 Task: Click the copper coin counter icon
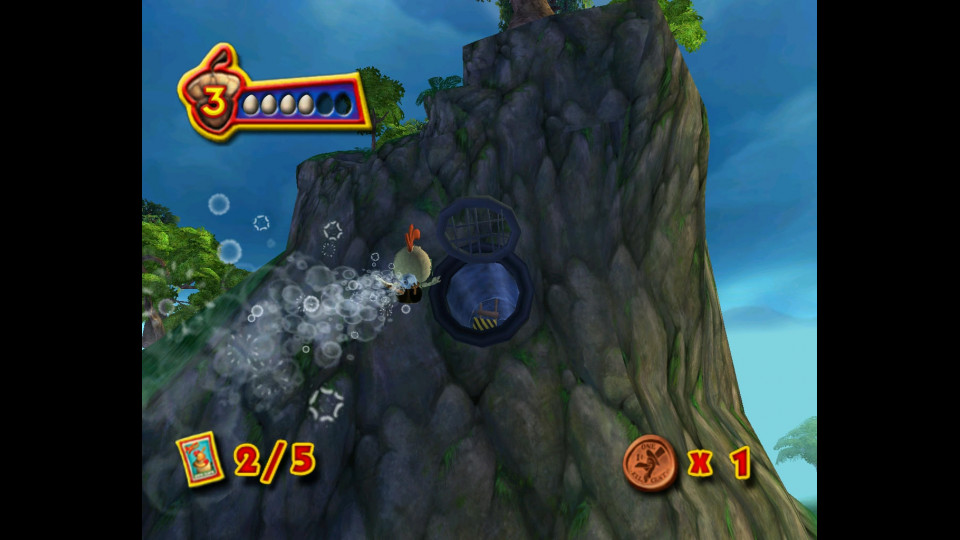[649, 463]
